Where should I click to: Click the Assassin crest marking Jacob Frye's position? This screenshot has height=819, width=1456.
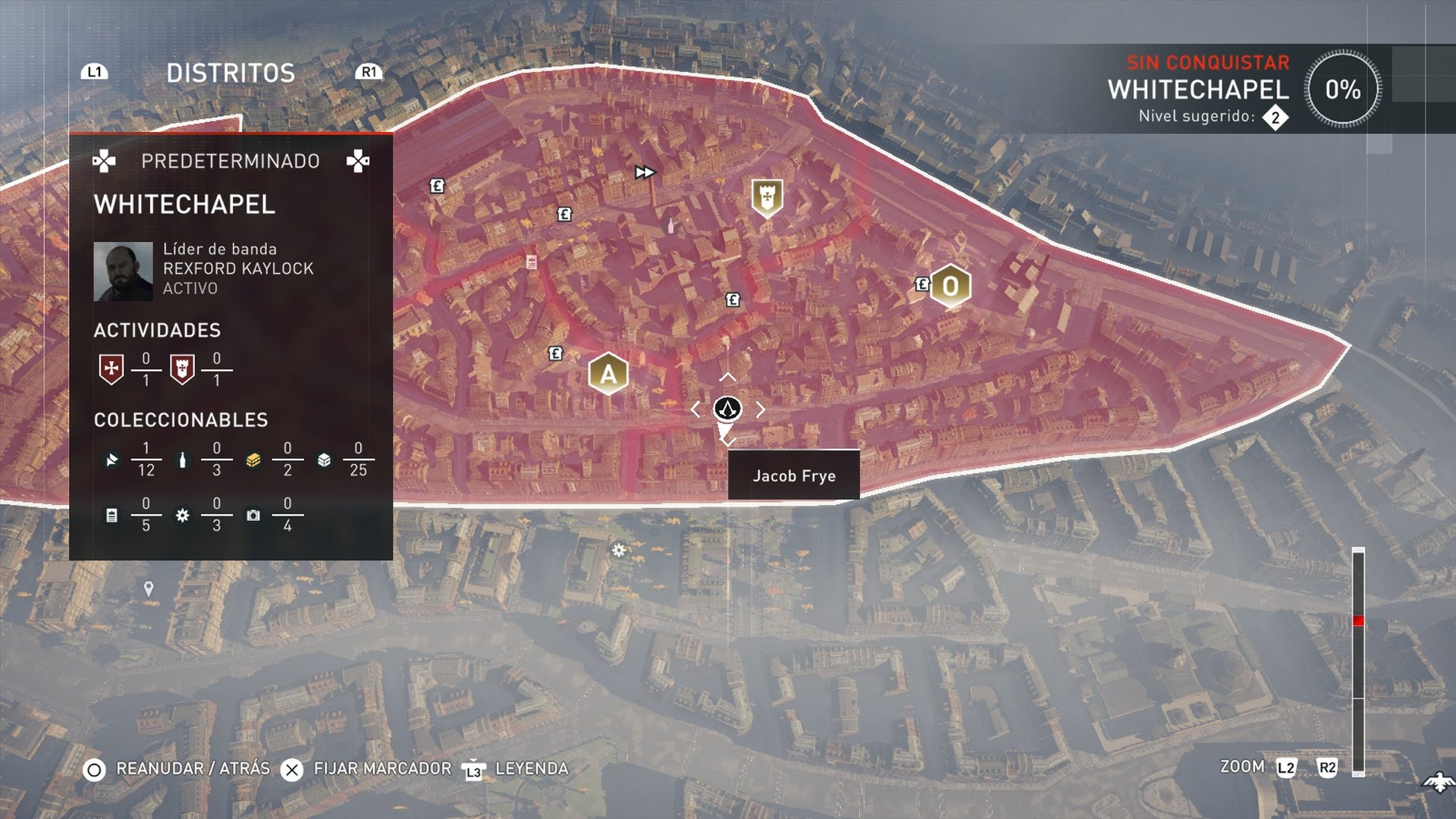(726, 409)
